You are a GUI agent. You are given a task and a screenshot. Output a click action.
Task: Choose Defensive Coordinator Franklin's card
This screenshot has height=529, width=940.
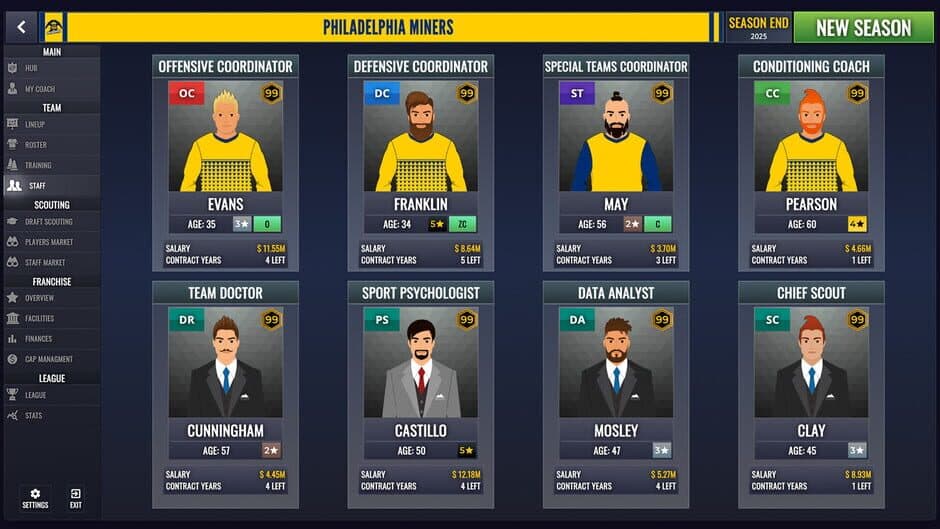click(420, 165)
